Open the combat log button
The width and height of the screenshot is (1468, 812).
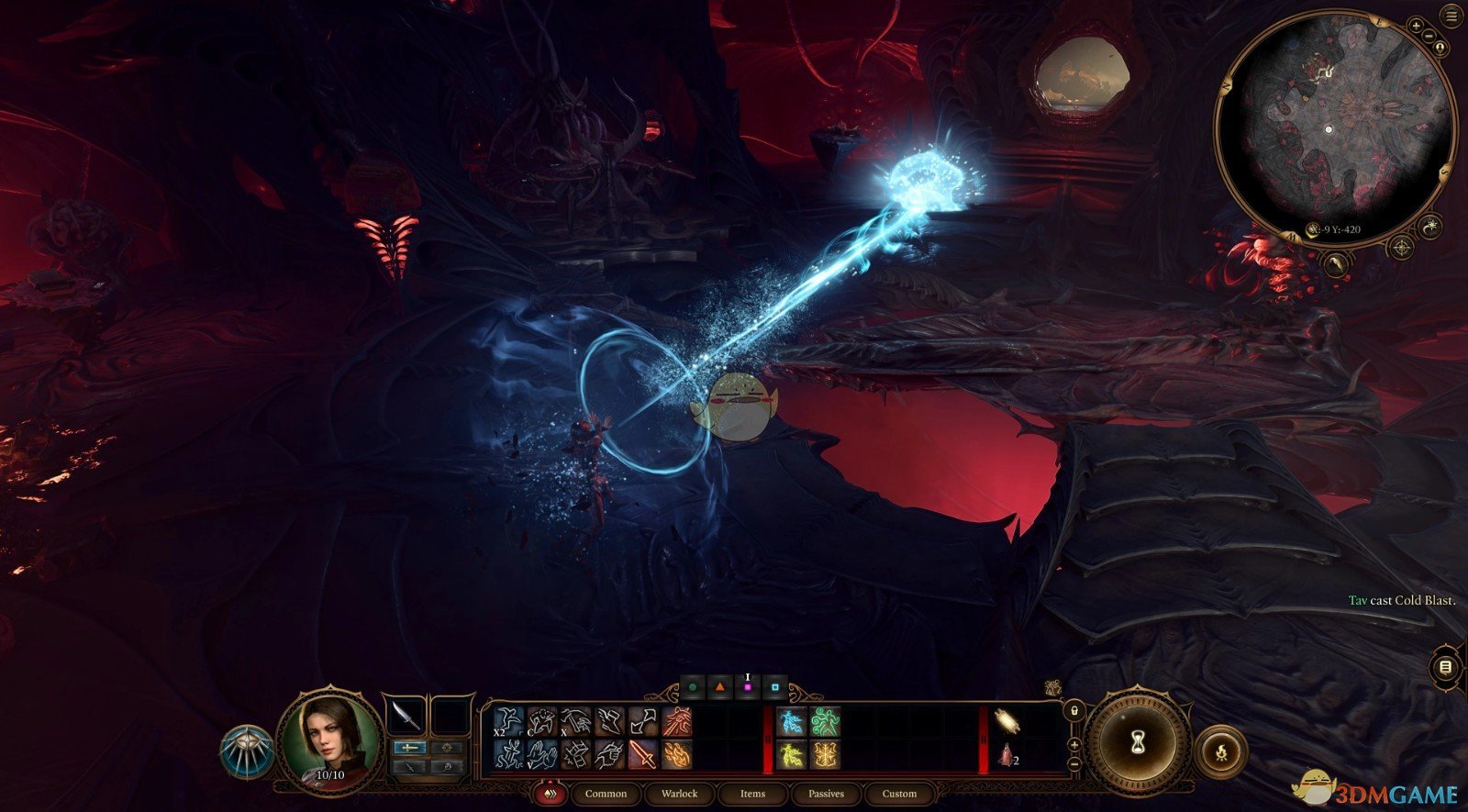point(1446,666)
